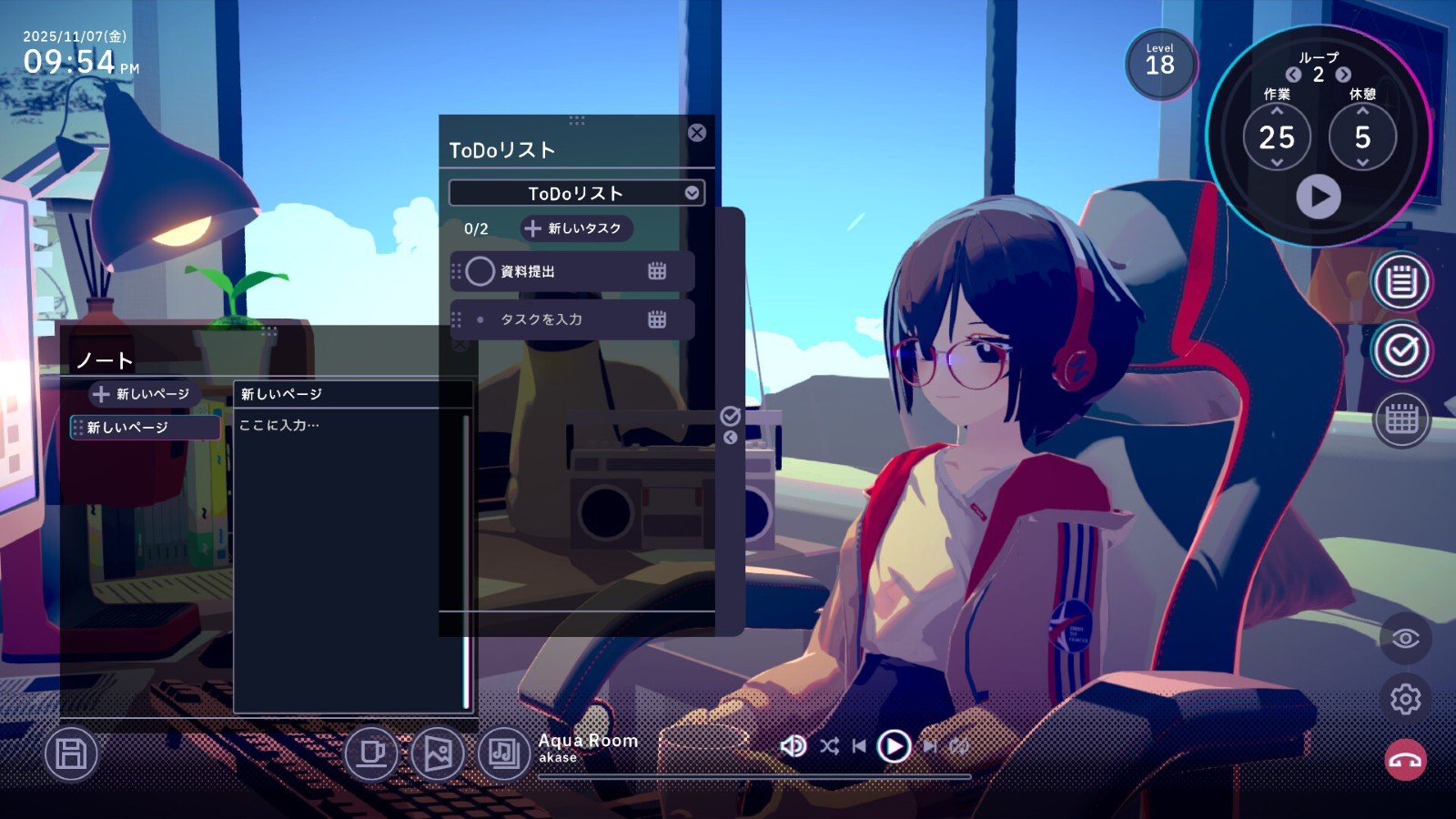Increase the loop count with the right arrow
Viewport: 1456px width, 819px height.
[x=1343, y=75]
